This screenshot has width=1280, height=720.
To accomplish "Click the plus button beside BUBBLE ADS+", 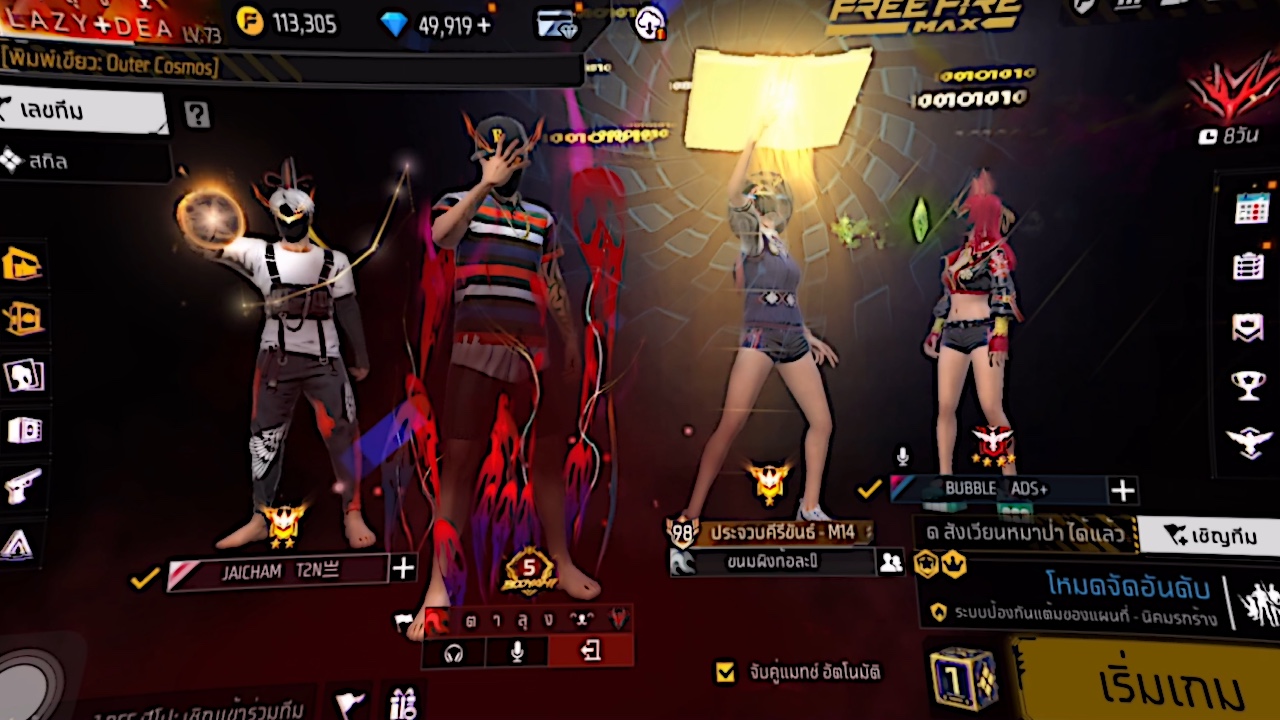I will point(1122,490).
